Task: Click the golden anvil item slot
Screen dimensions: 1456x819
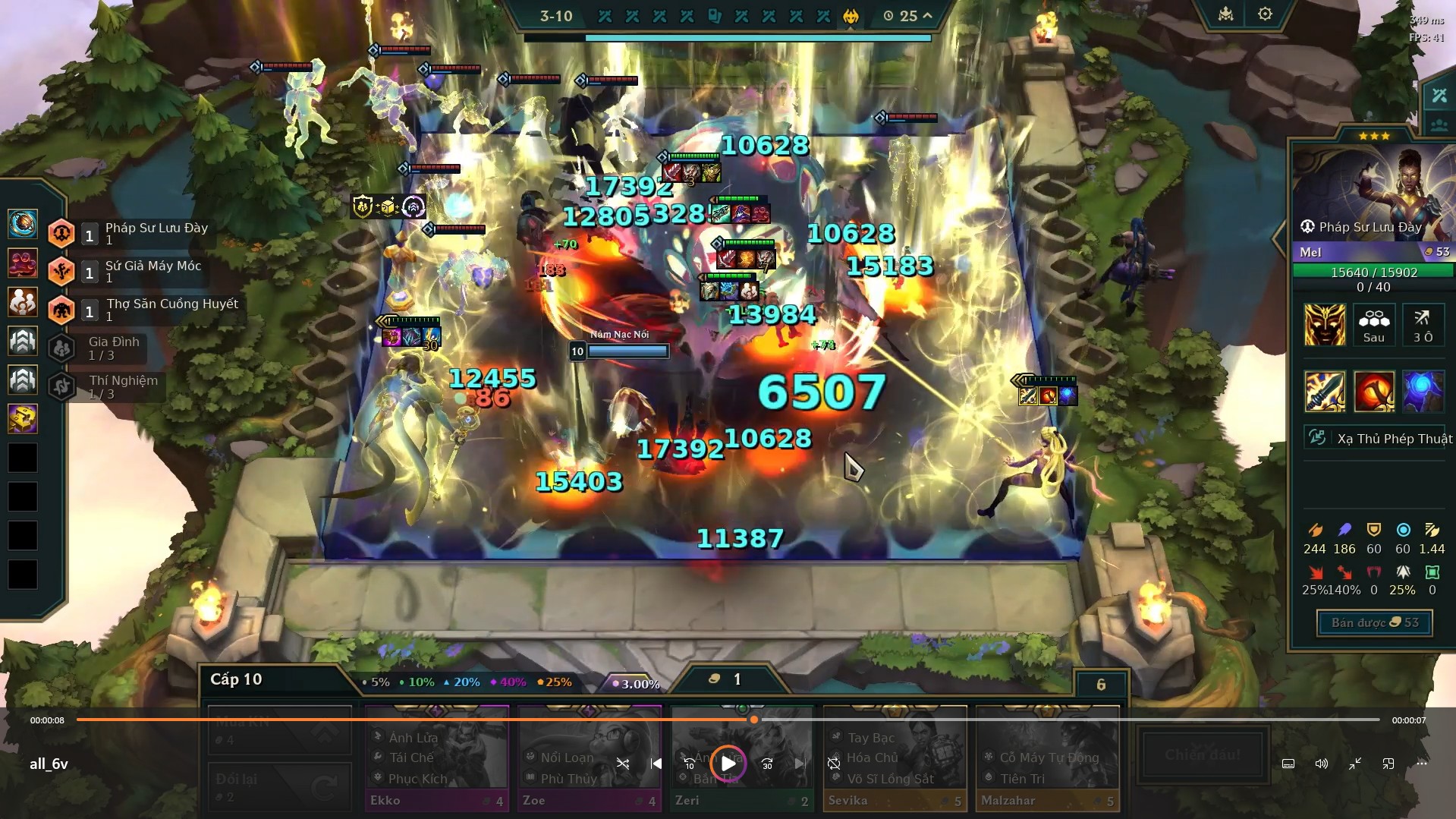Action: click(23, 418)
